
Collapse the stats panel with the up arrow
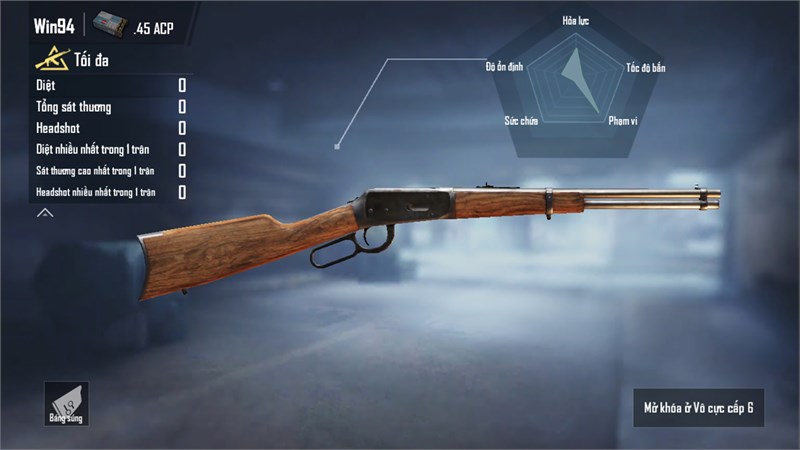click(x=45, y=213)
